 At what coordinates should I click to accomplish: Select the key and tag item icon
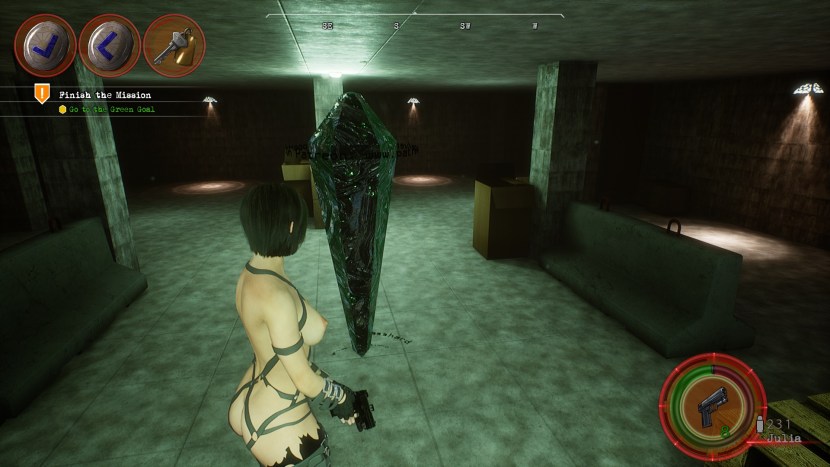(174, 46)
